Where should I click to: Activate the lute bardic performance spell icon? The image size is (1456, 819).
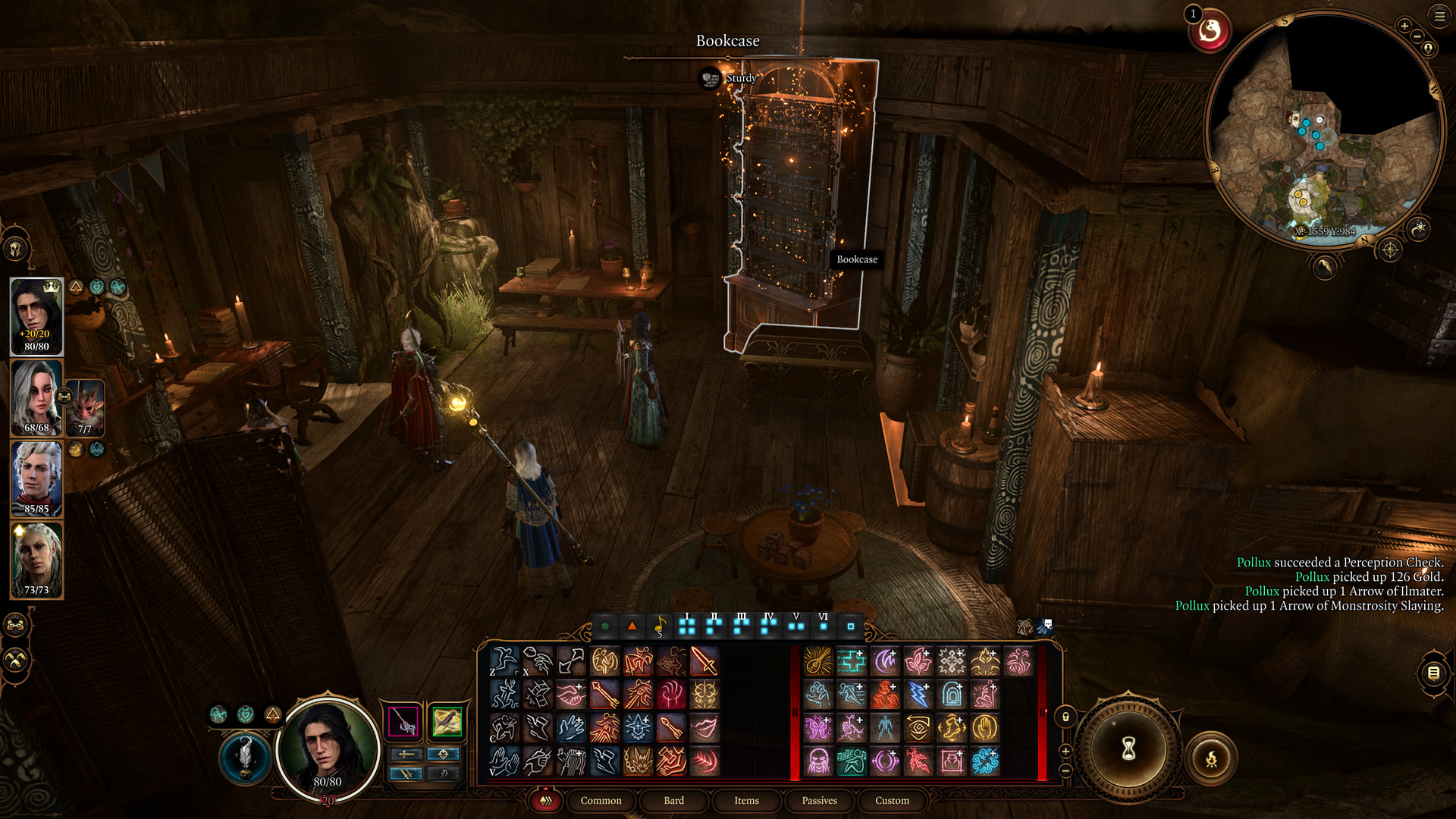pos(818,661)
